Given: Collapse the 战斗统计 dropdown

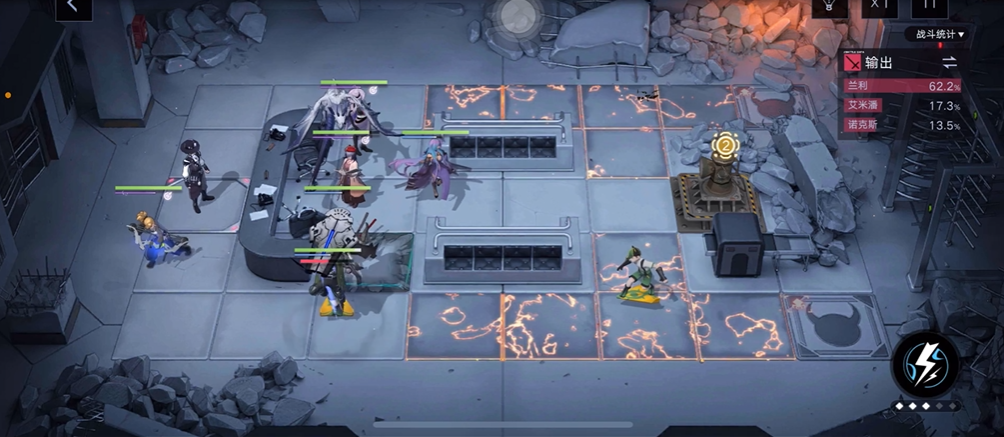Looking at the screenshot, I should pyautogui.click(x=940, y=34).
